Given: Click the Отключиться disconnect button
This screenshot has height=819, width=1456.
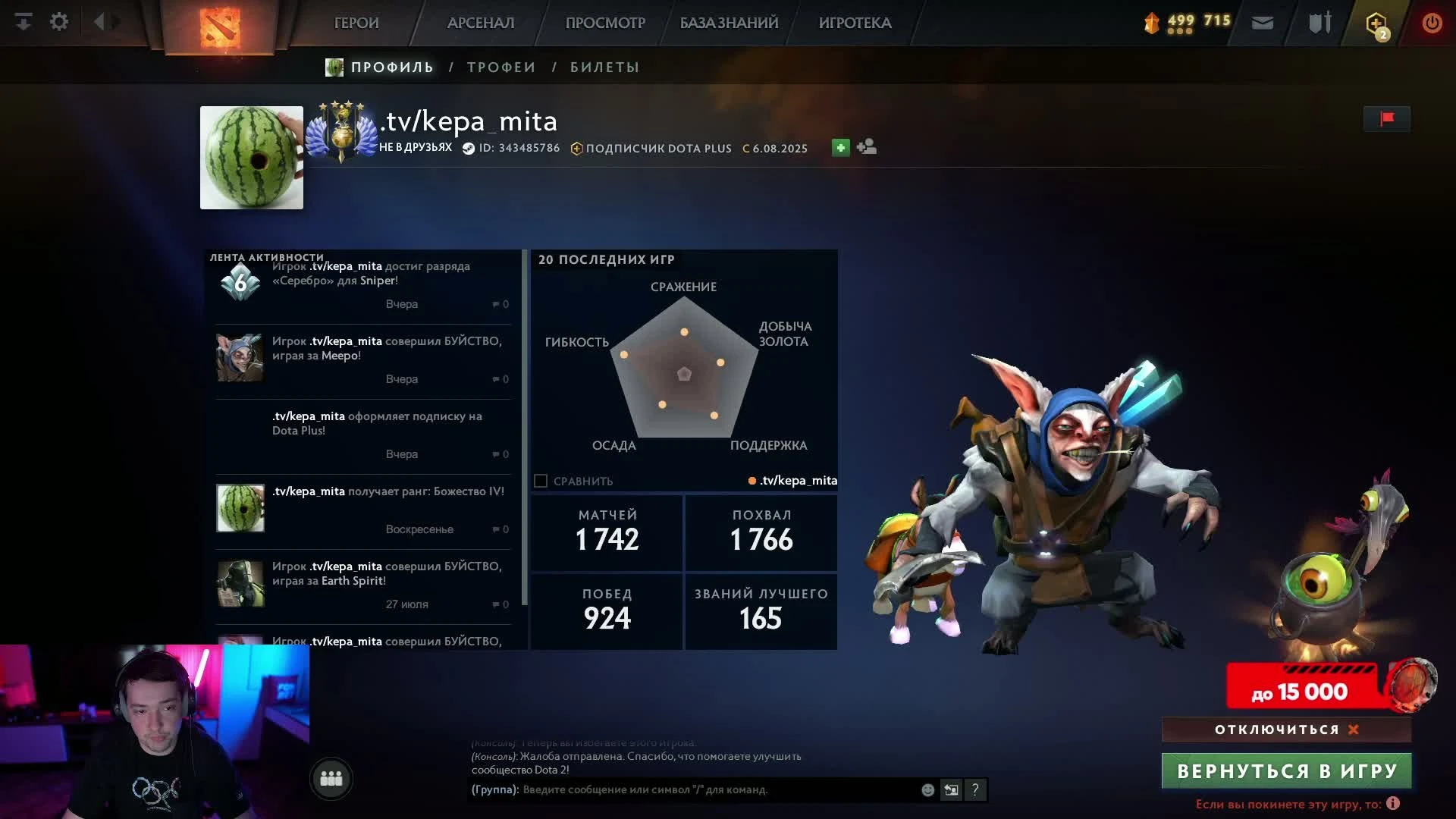Looking at the screenshot, I should [1286, 730].
